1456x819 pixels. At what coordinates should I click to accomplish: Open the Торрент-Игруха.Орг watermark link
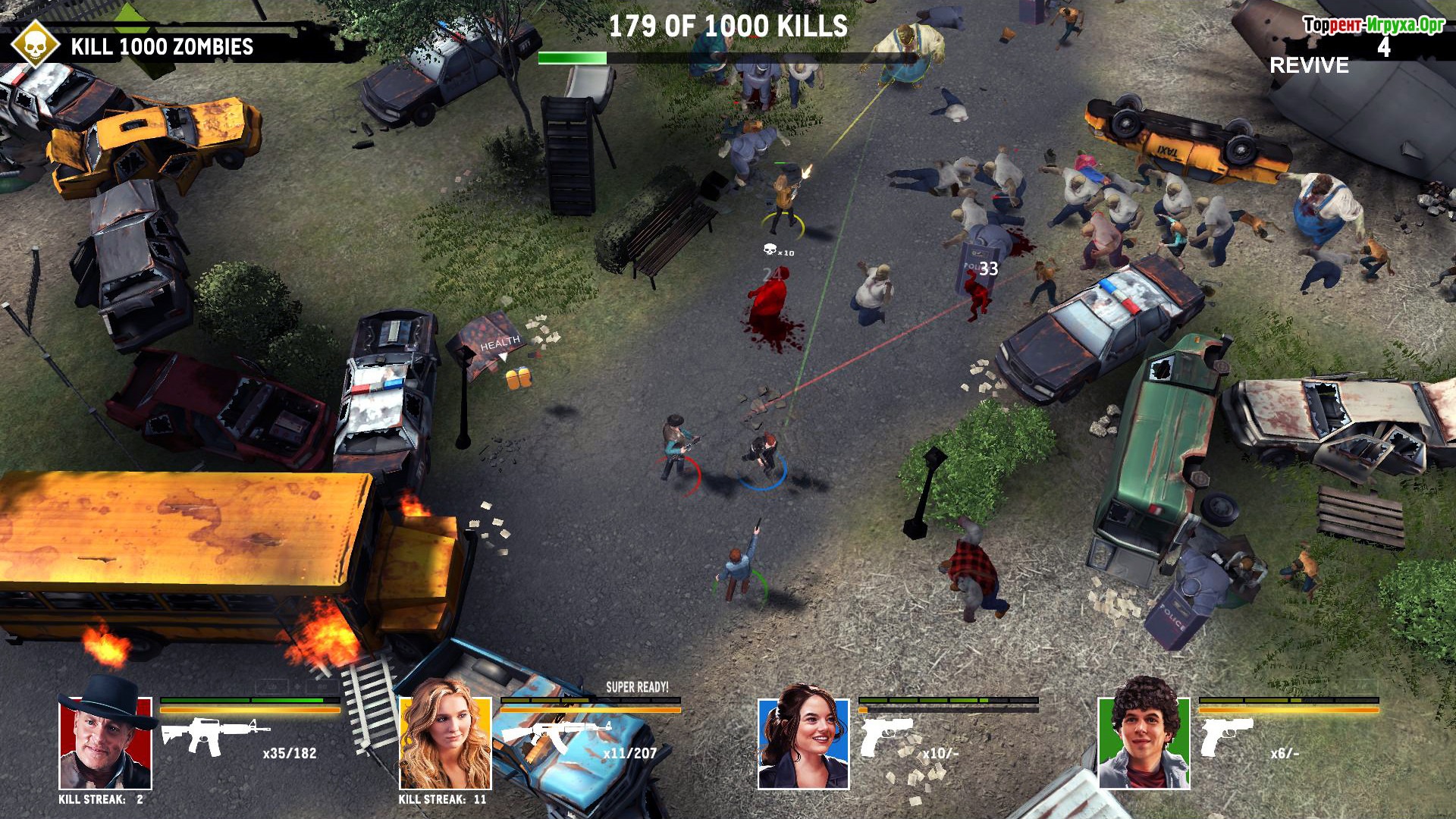coord(1373,25)
